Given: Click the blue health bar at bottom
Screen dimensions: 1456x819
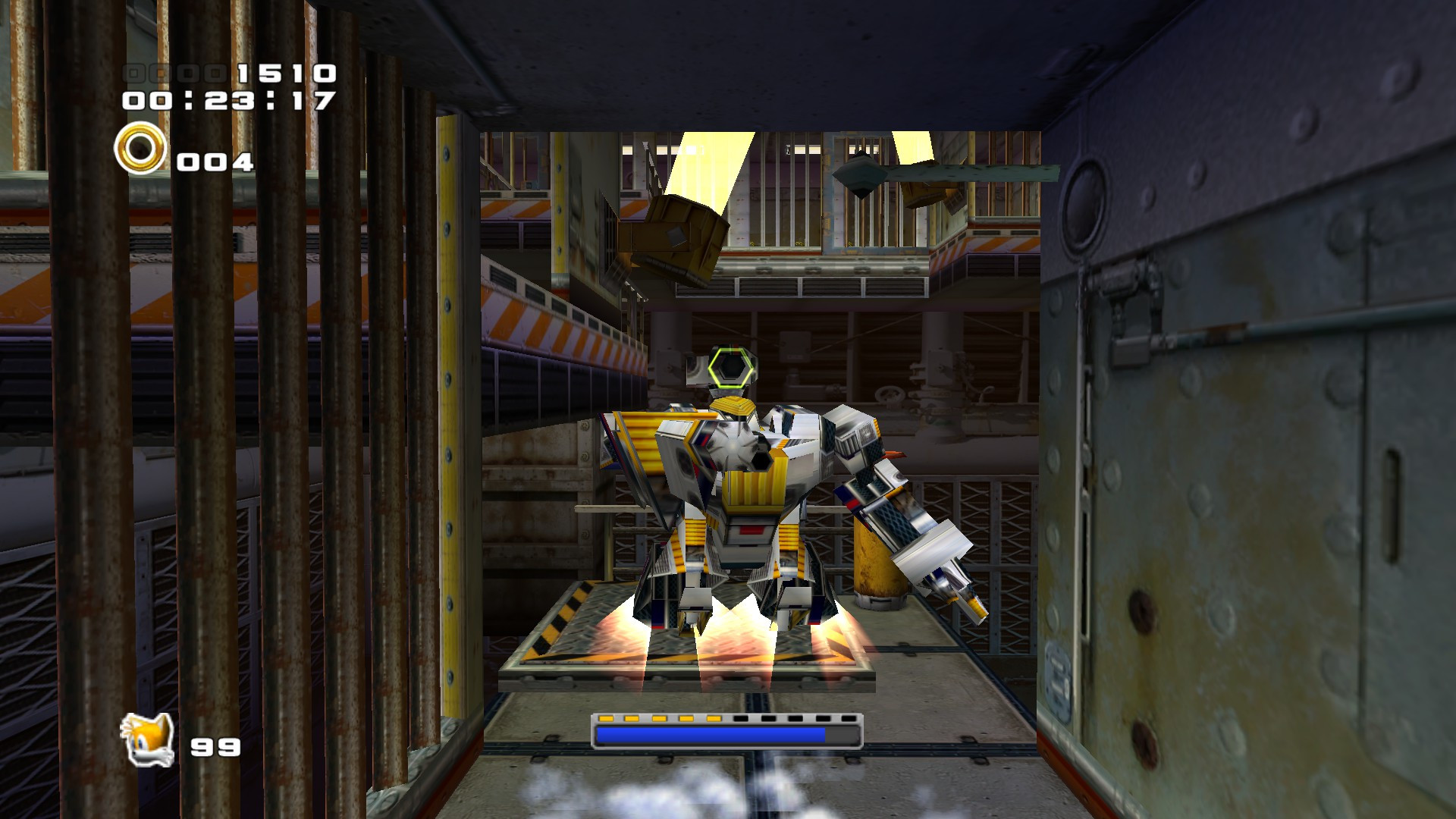Looking at the screenshot, I should pos(709,736).
